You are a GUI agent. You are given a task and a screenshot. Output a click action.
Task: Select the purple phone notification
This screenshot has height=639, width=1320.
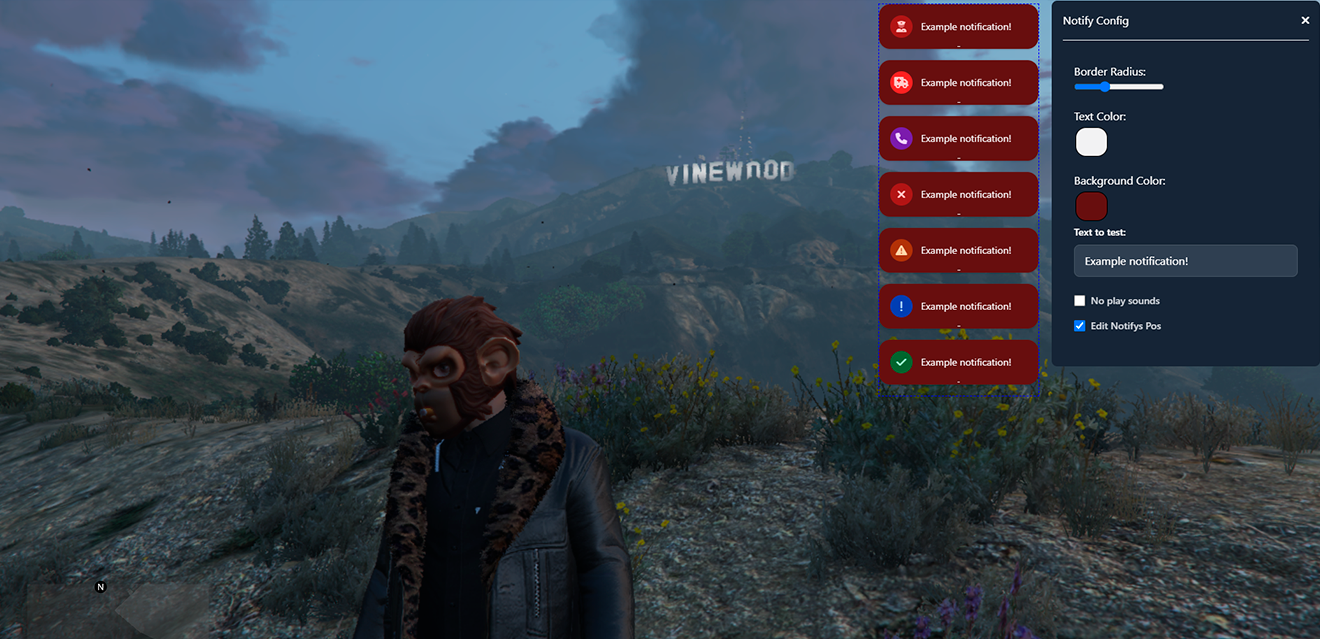tap(958, 138)
